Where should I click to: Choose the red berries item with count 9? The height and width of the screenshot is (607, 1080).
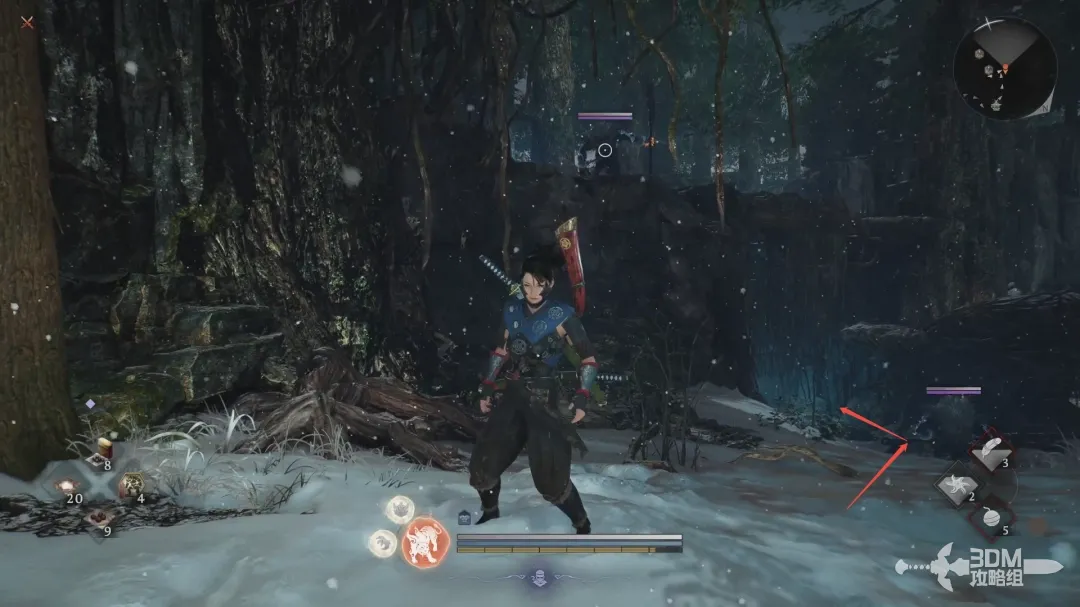click(x=101, y=520)
